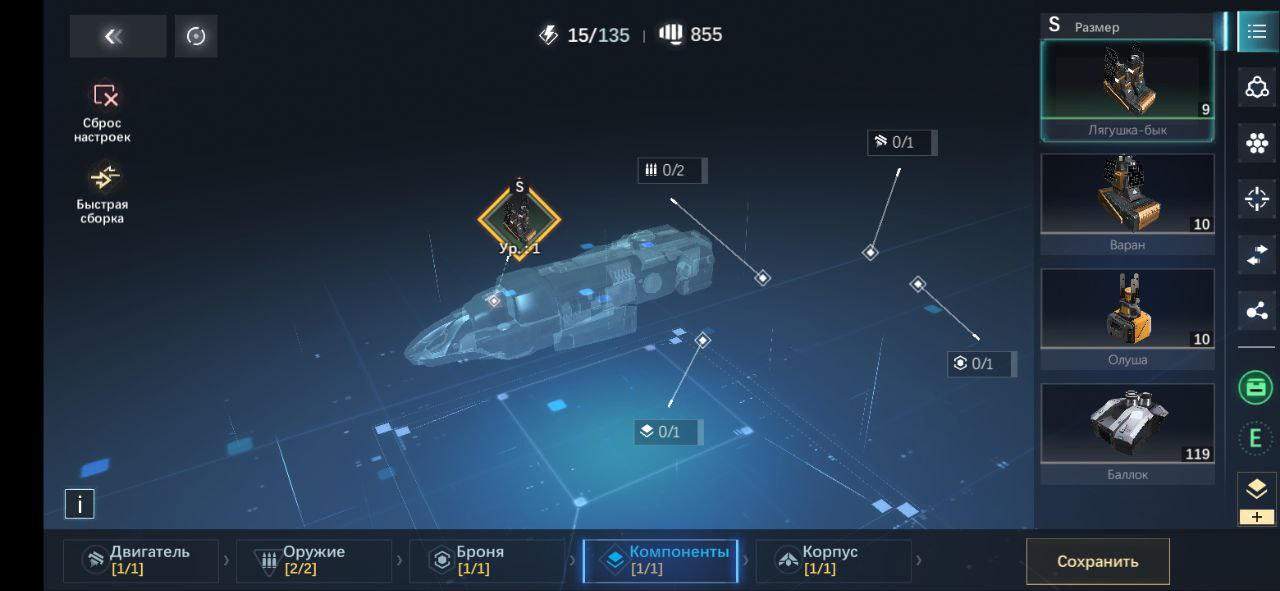
Task: Click the green circular E icon
Action: click(x=1256, y=437)
